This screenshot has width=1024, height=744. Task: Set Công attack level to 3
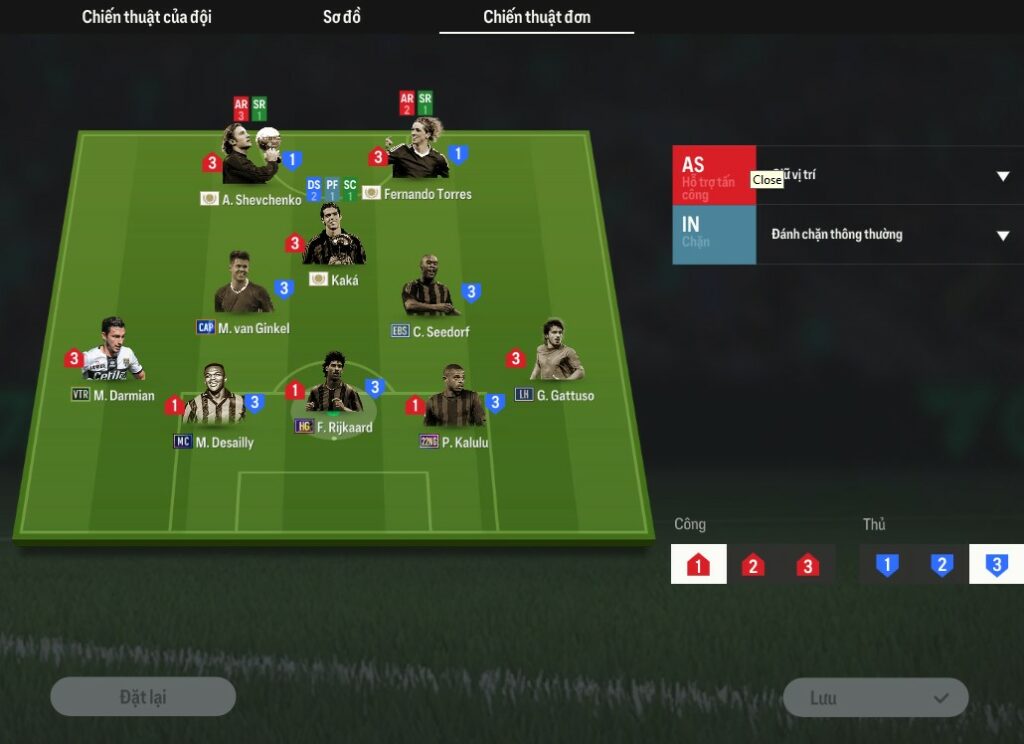pos(808,565)
